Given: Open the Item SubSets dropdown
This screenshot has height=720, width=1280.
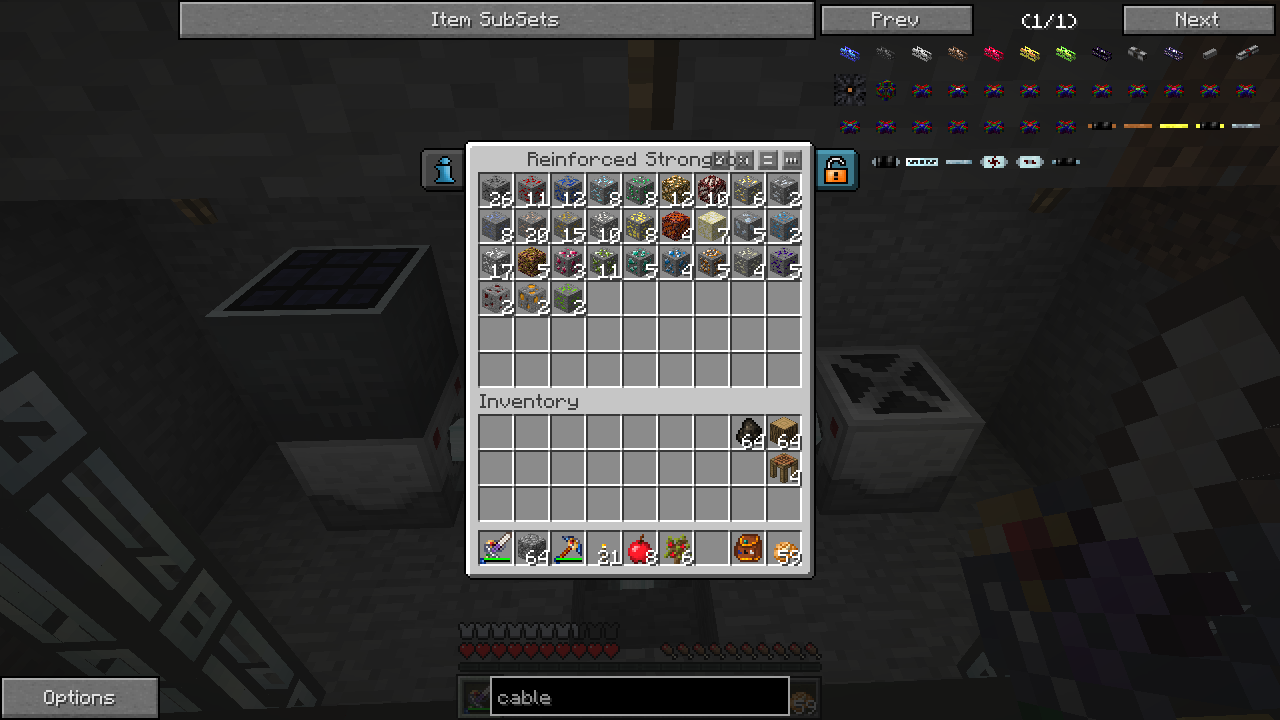Looking at the screenshot, I should point(496,20).
